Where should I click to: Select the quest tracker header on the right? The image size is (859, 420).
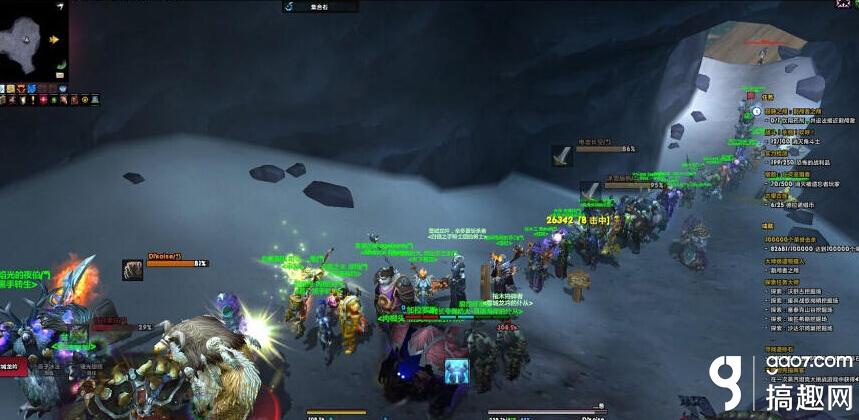click(x=768, y=96)
